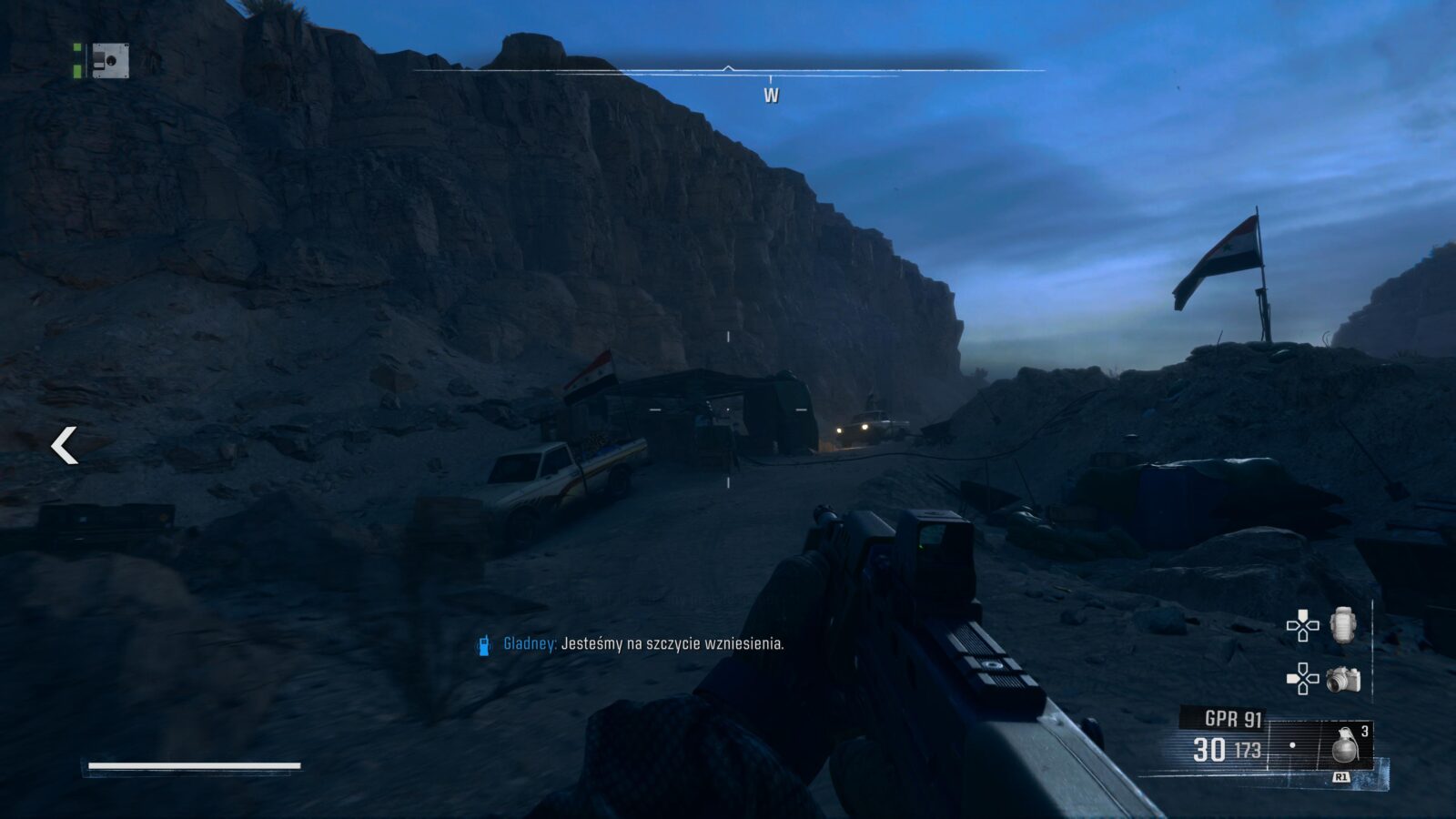Click the gray device icon beside green bars
The image size is (1456, 819).
point(110,61)
